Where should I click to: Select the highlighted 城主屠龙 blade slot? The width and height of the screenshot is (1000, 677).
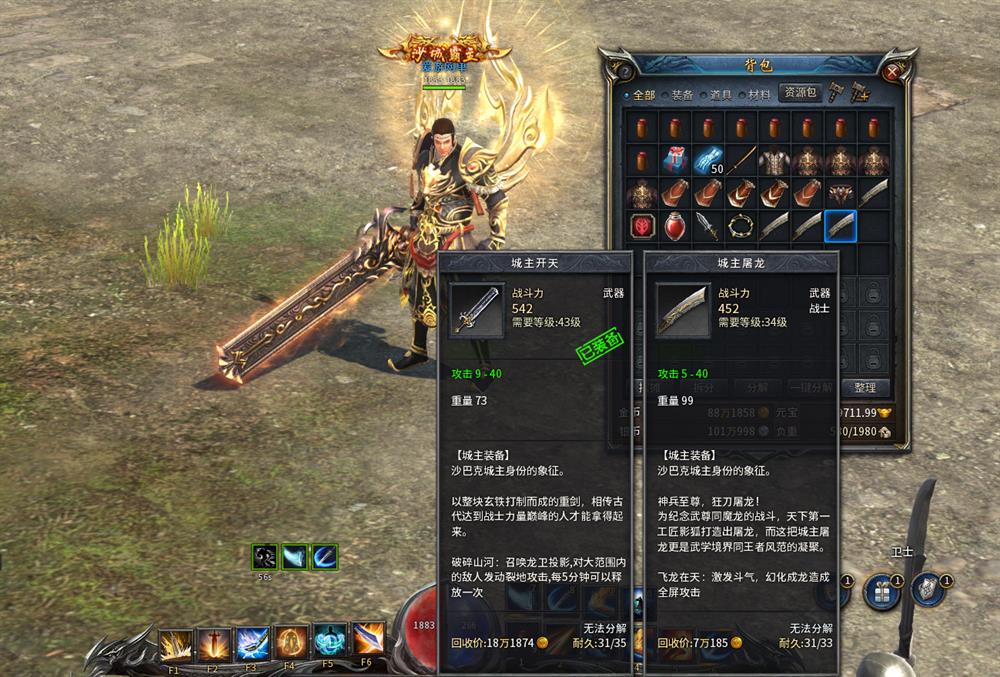coord(840,225)
